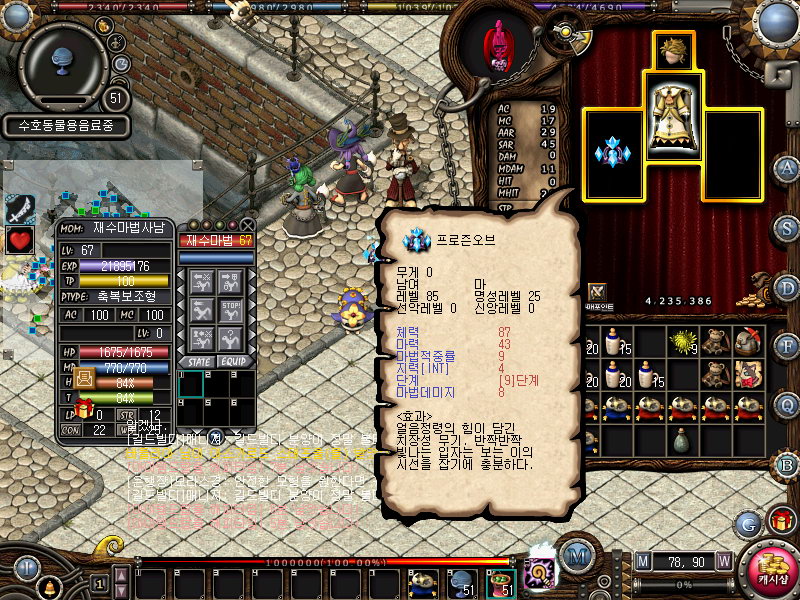Switch to the pet EQUIP tab
800x600 pixels.
[232, 361]
